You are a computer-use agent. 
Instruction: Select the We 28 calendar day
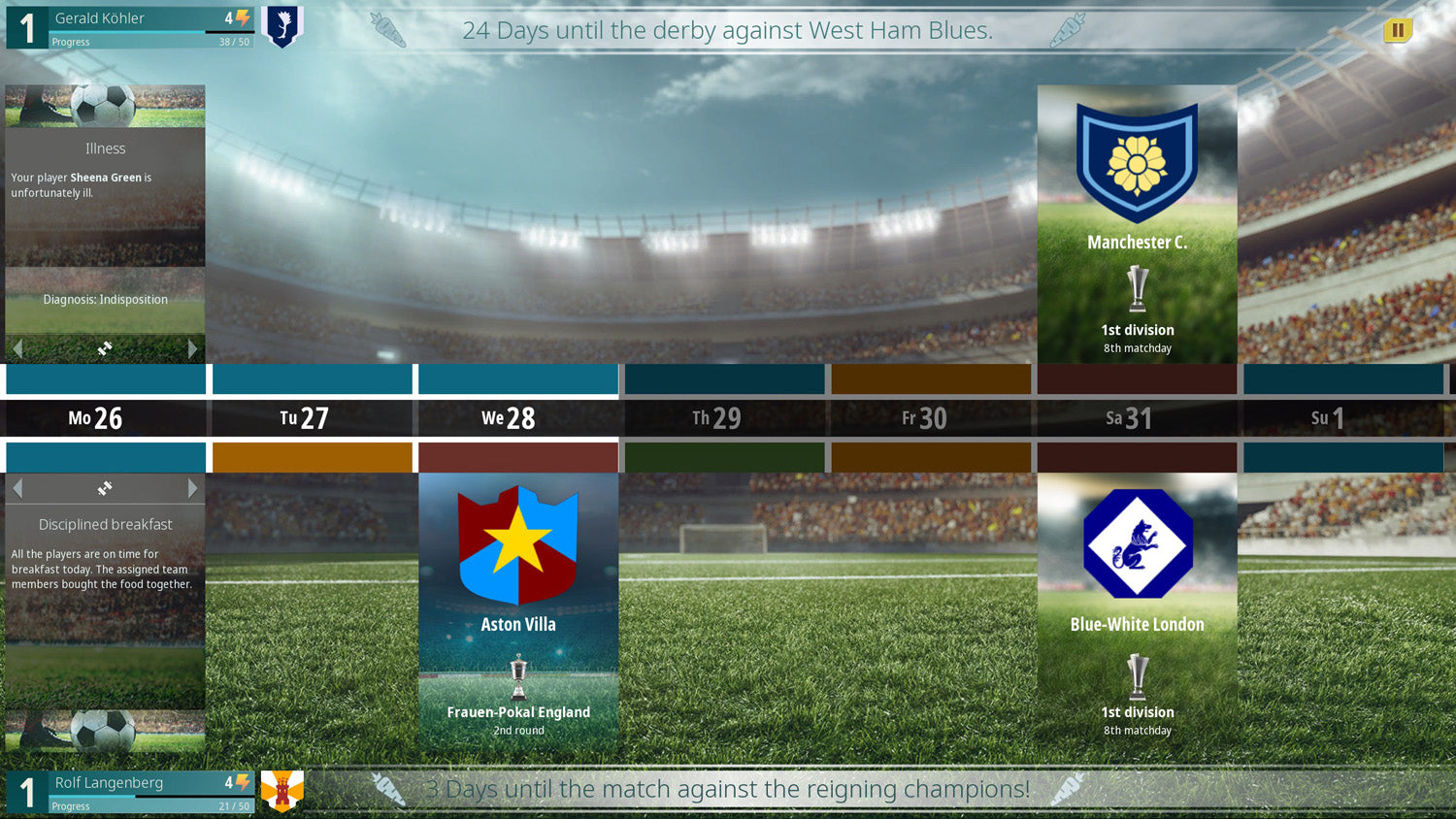pos(517,417)
